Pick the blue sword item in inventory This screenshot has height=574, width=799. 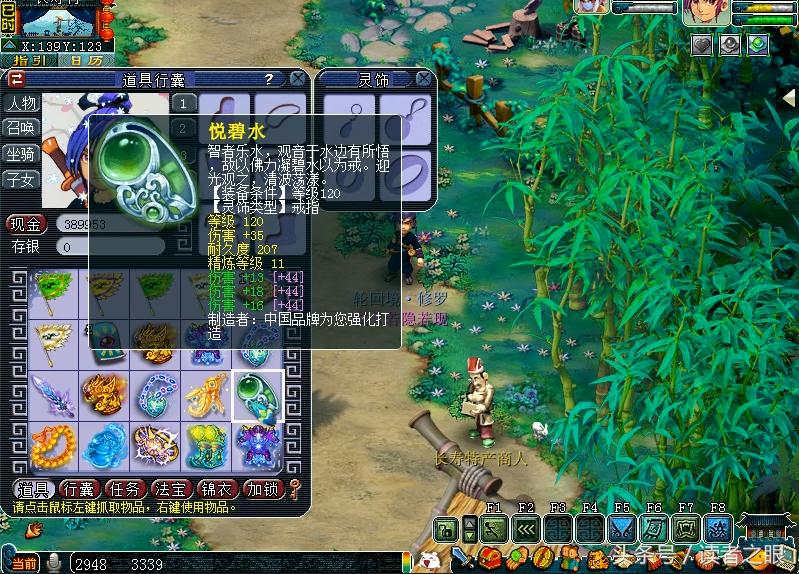tap(53, 396)
